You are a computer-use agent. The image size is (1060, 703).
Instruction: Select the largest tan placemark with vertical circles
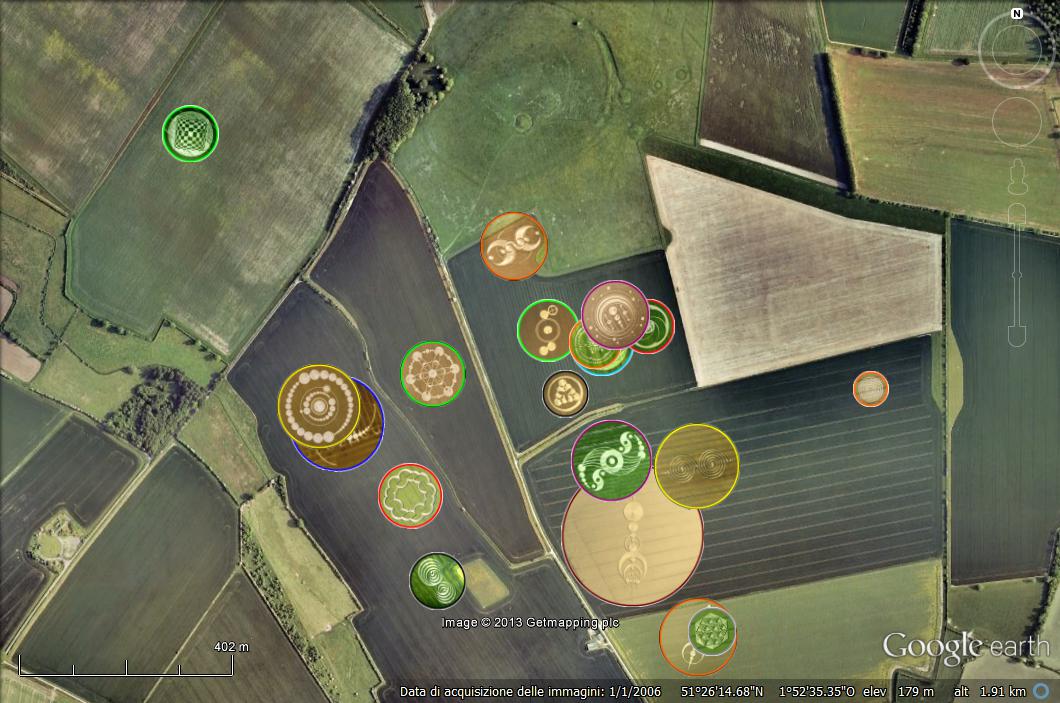pyautogui.click(x=632, y=545)
